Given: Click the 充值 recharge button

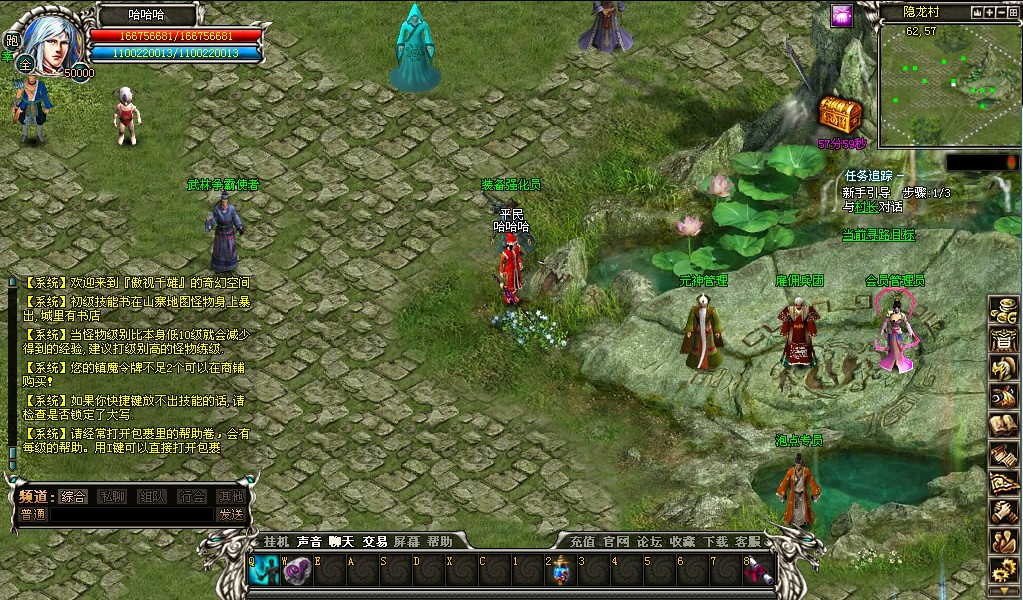Looking at the screenshot, I should [x=582, y=541].
